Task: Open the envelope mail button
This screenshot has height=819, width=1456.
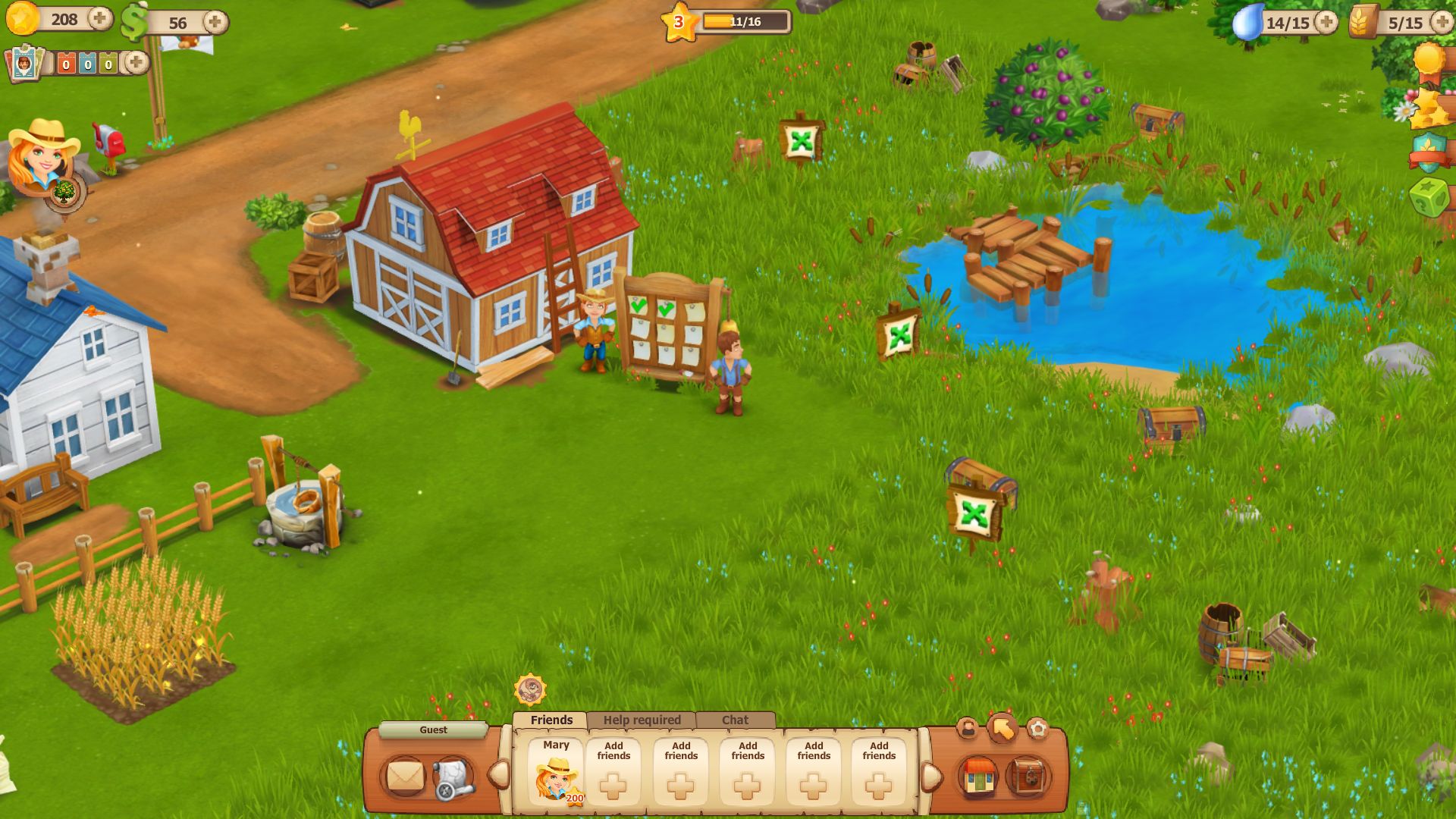Action: [405, 777]
